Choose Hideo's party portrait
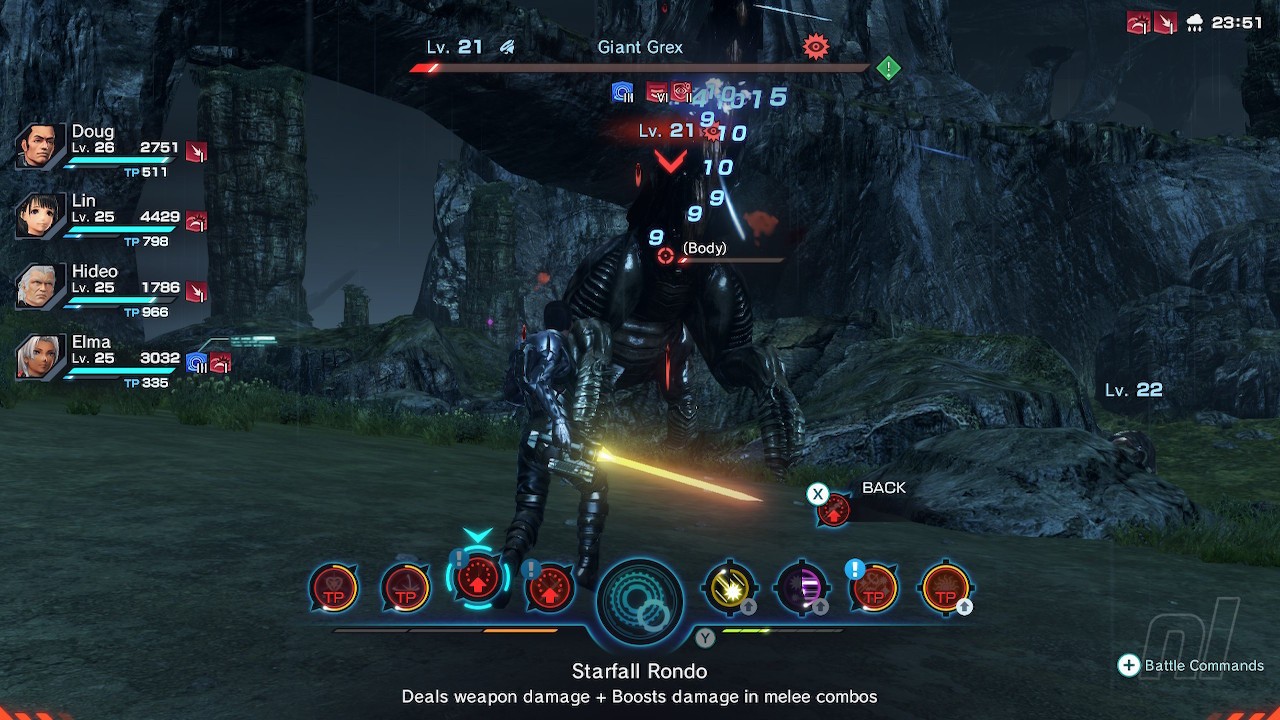This screenshot has height=720, width=1280. tap(40, 288)
